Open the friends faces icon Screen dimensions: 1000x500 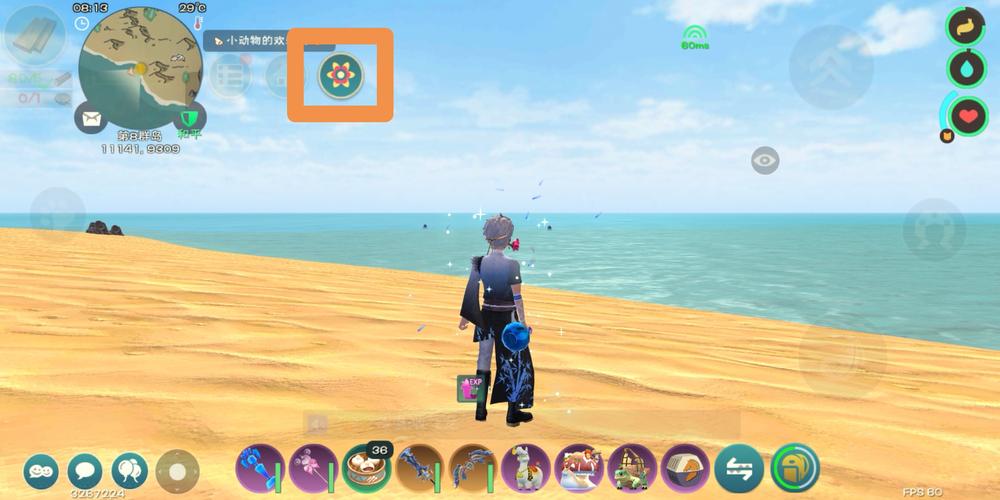pos(41,470)
